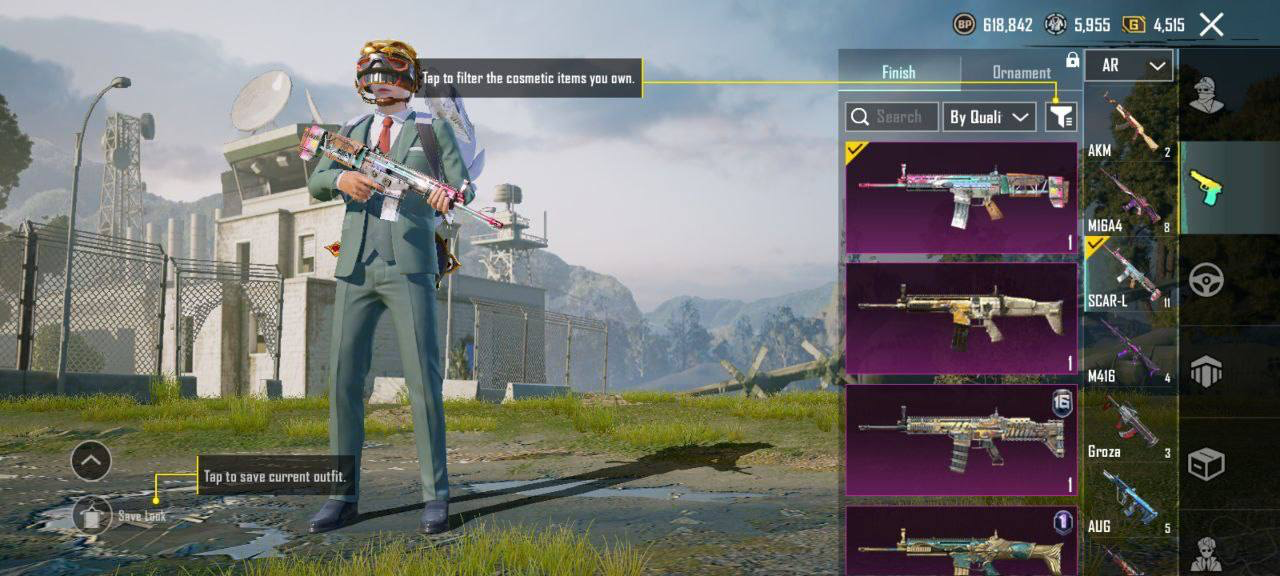Open the steering wheel vehicle category
Viewport: 1280px width, 576px height.
click(x=1207, y=279)
